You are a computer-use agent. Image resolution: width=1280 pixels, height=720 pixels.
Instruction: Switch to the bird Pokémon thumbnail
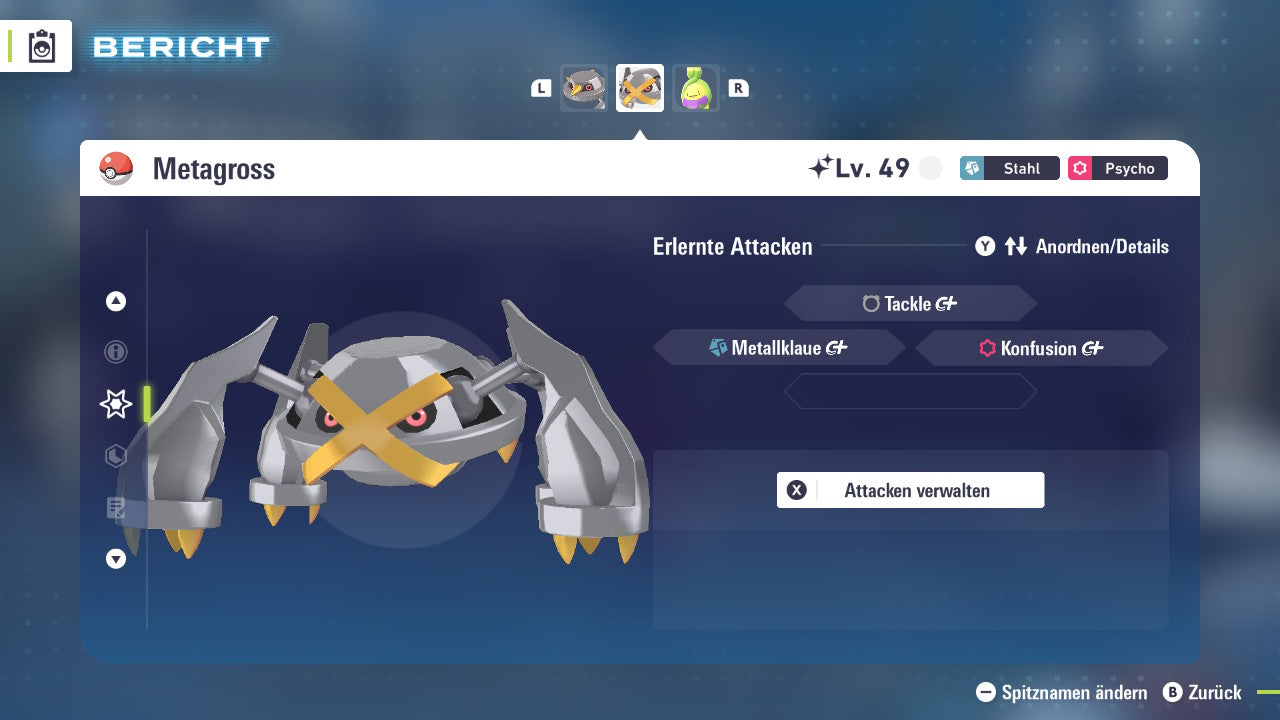click(583, 88)
